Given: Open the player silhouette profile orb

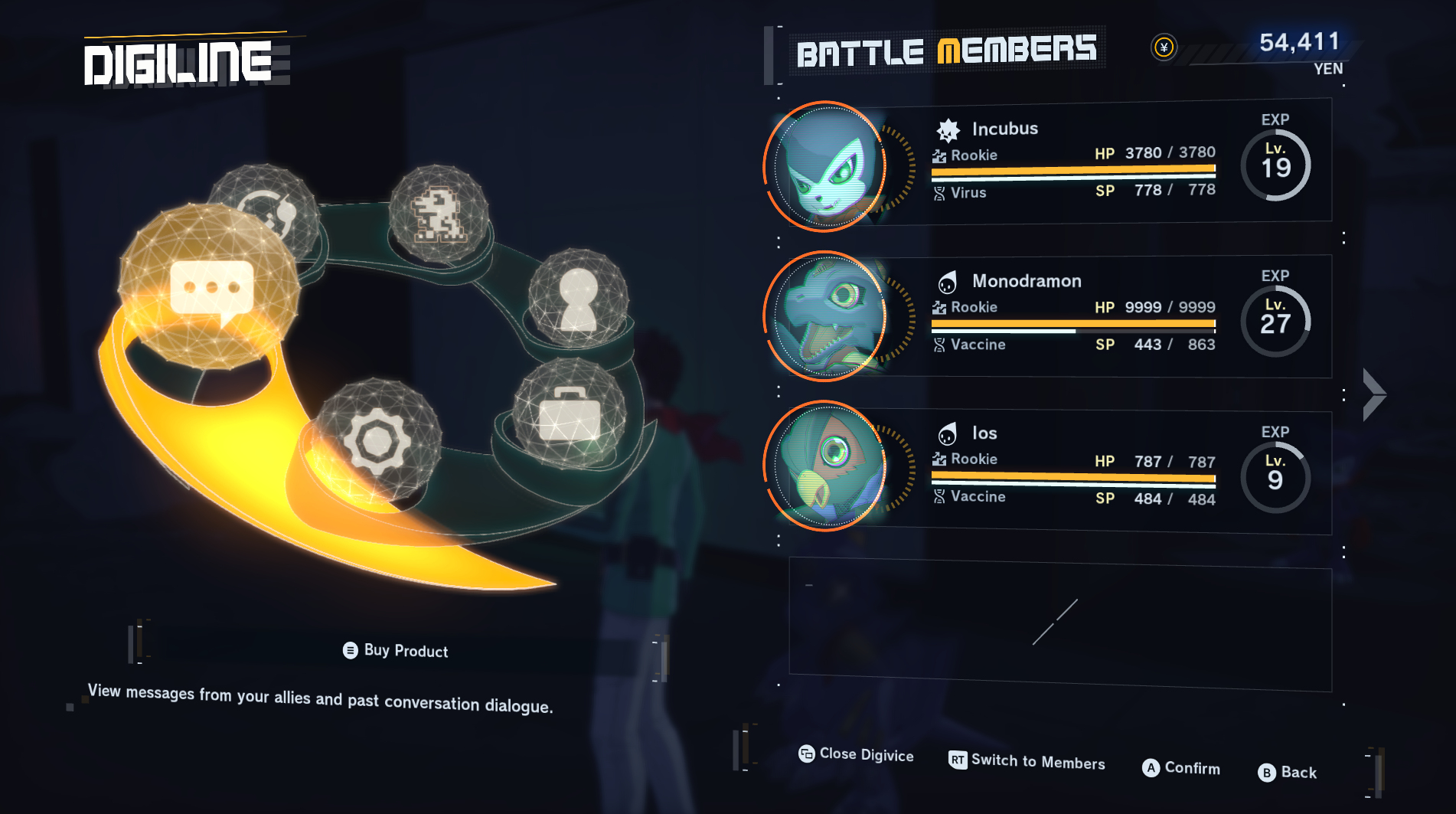Looking at the screenshot, I should coord(578,298).
